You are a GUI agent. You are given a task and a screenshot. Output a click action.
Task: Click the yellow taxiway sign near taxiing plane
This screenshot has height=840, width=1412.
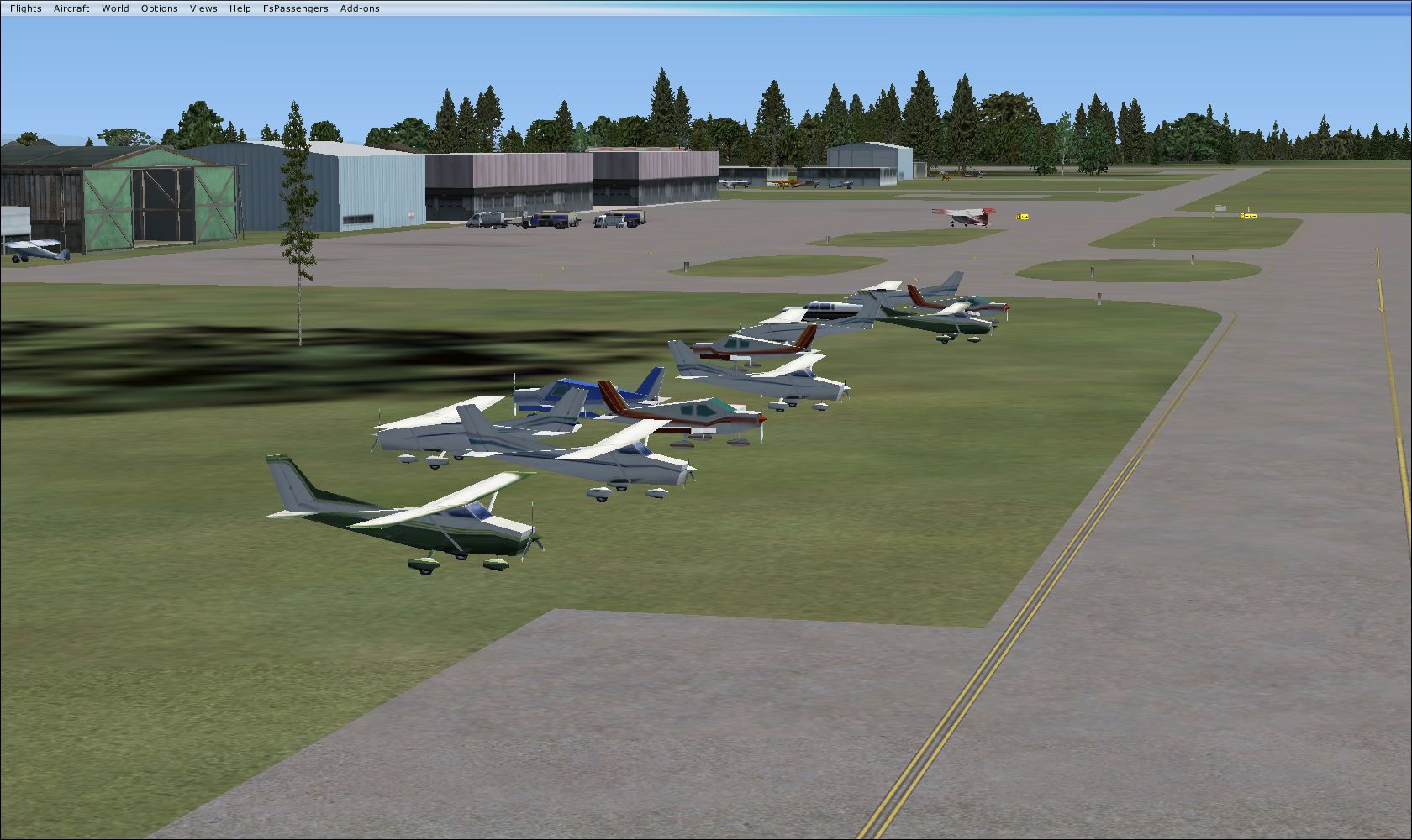click(x=1024, y=216)
